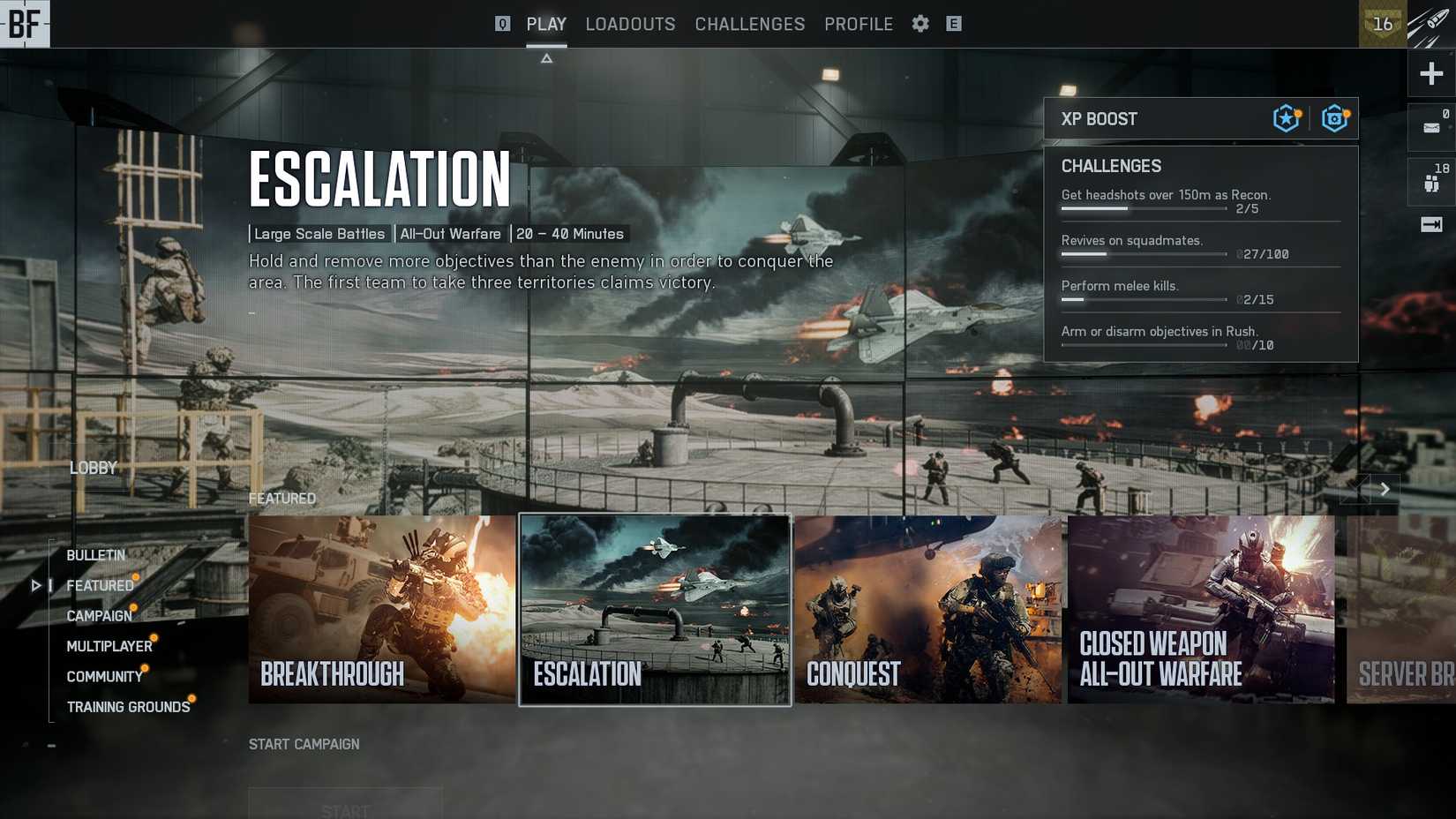Viewport: 1456px width, 819px height.
Task: Click the XP Boost star icon
Action: click(1286, 117)
